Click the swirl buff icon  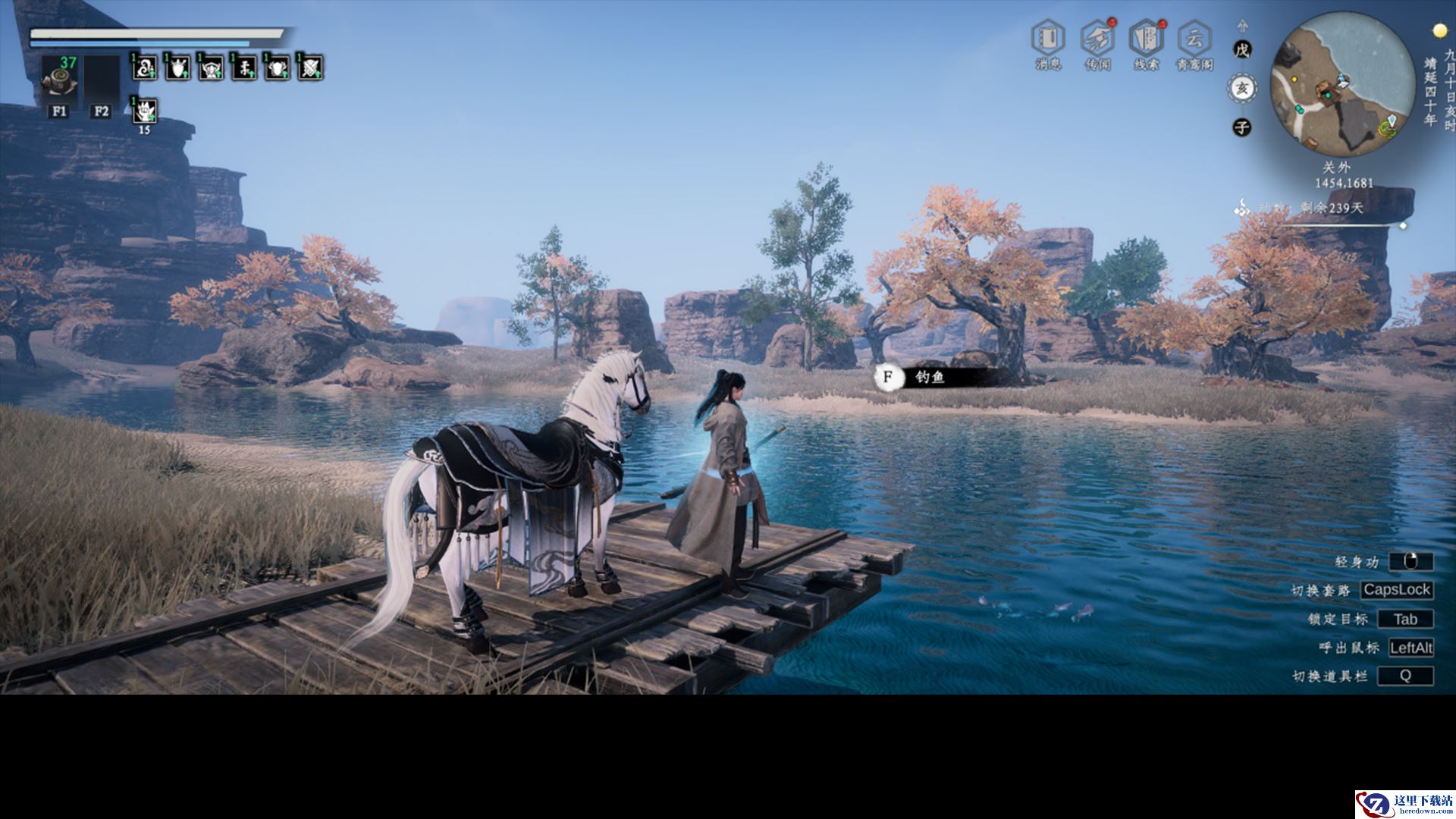click(144, 68)
